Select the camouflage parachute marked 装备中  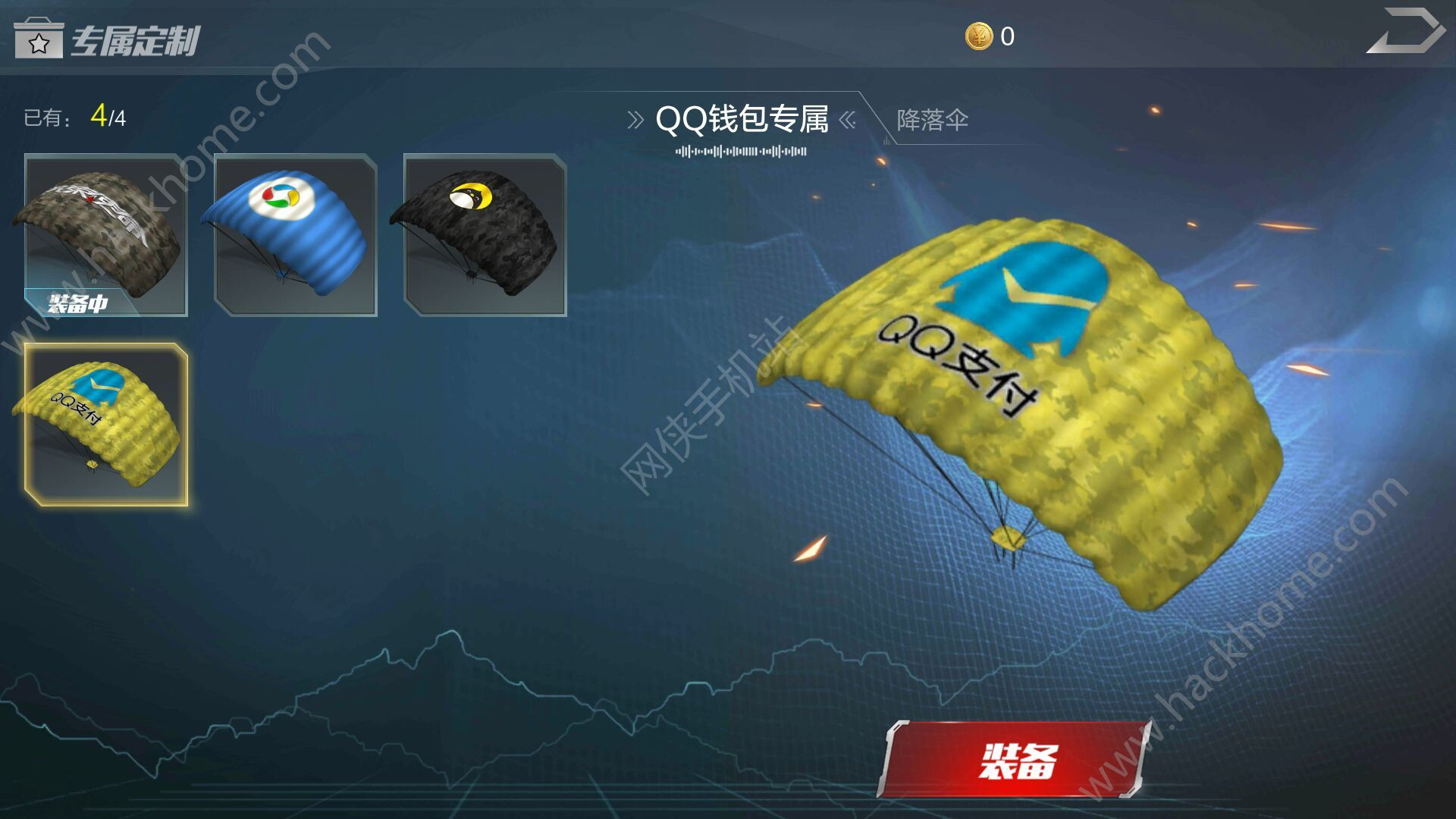pos(103,235)
